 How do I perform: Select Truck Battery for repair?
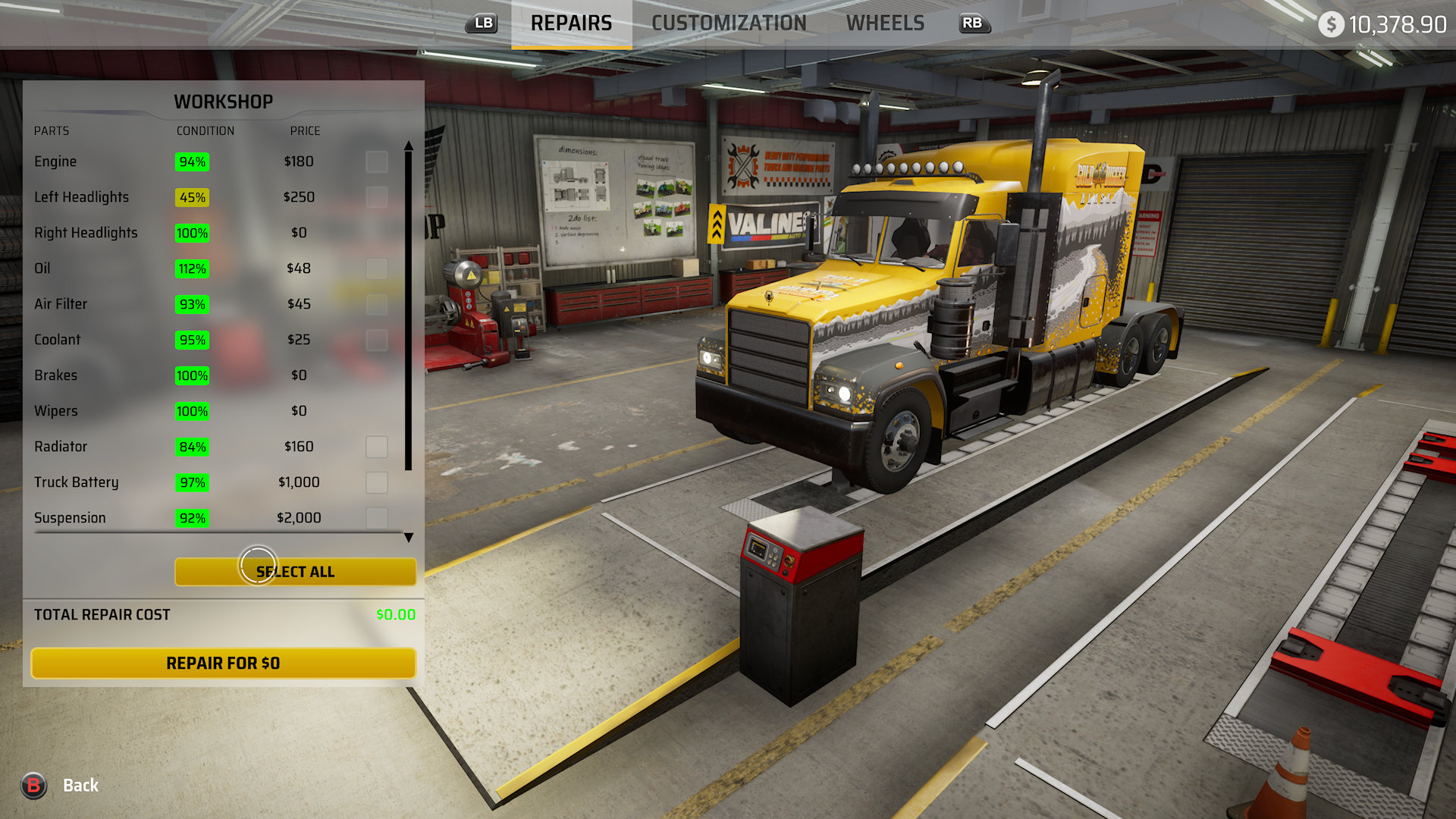click(x=377, y=482)
